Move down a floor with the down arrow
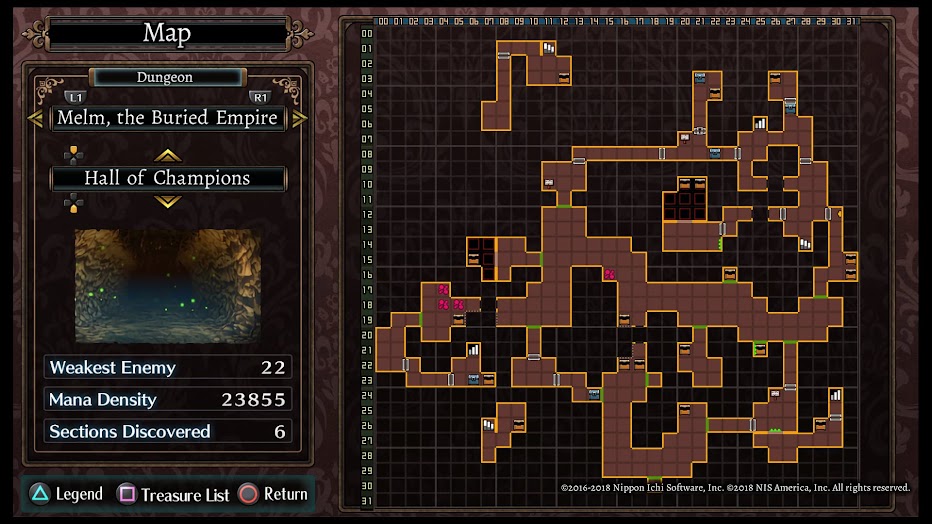Viewport: 932px width, 524px height. click(167, 202)
